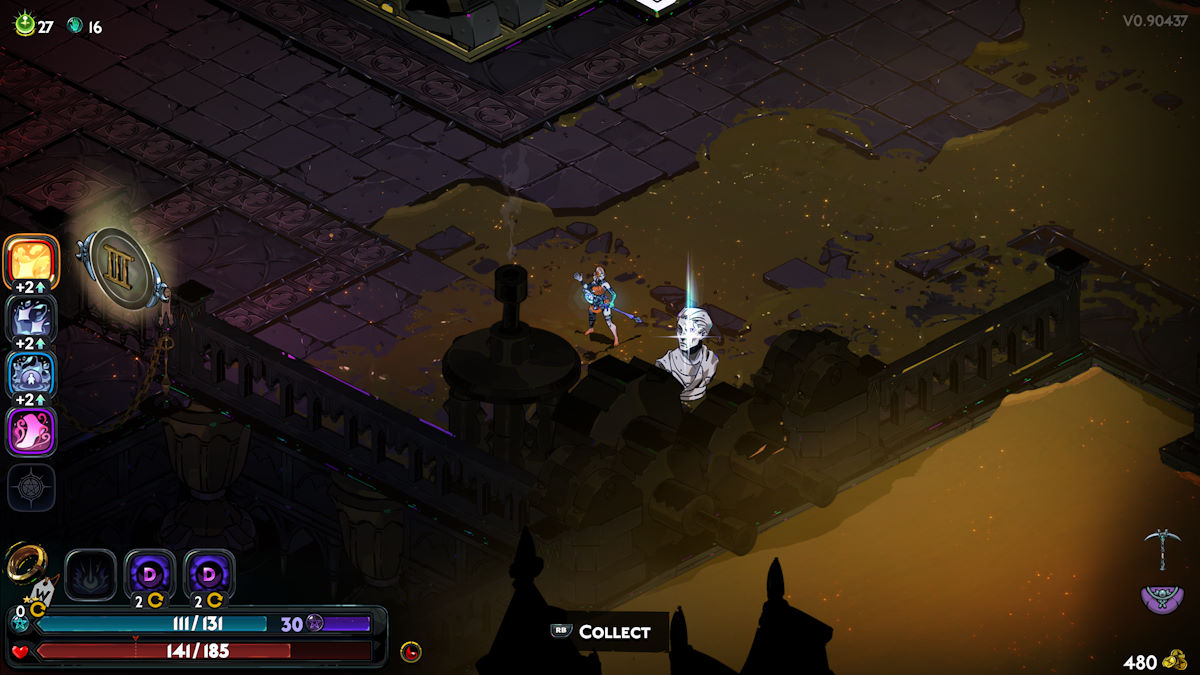Select the glowing orange boon icon
The width and height of the screenshot is (1200, 675).
click(x=32, y=259)
